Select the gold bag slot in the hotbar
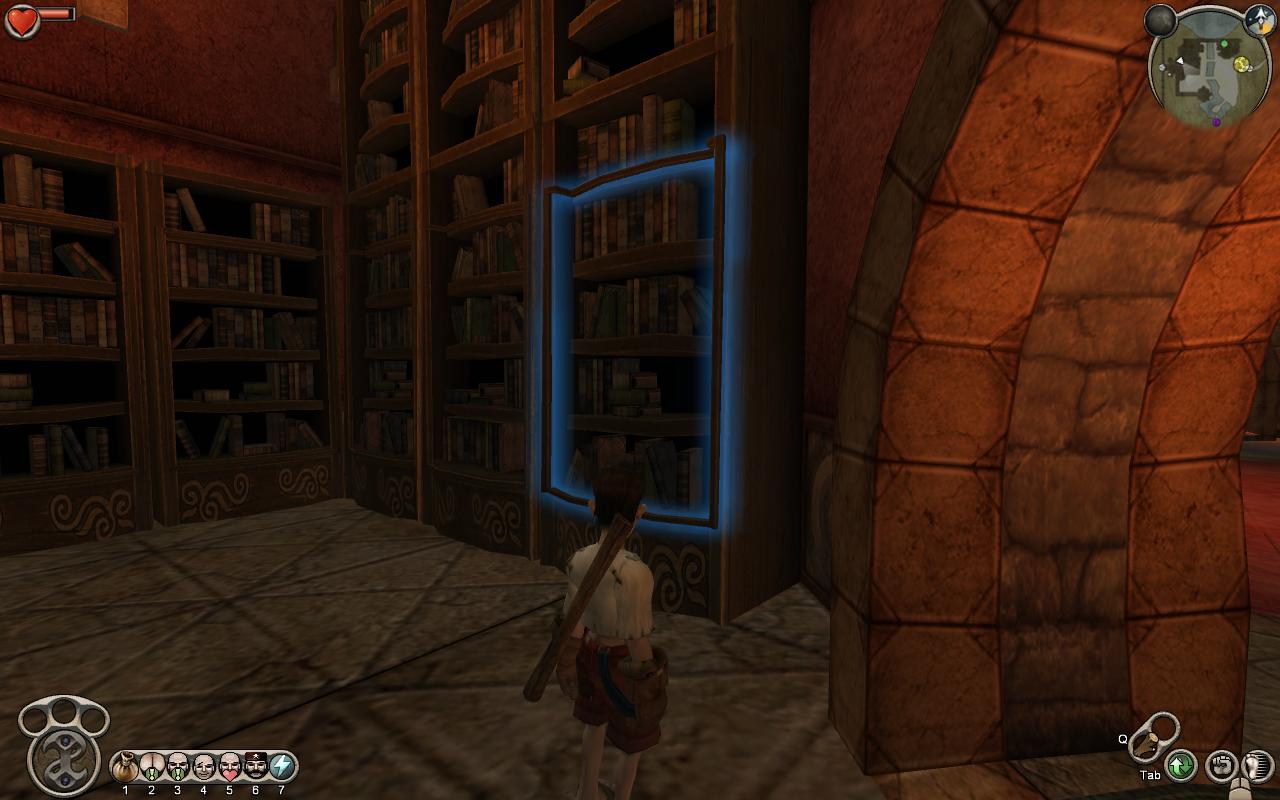 tap(126, 767)
